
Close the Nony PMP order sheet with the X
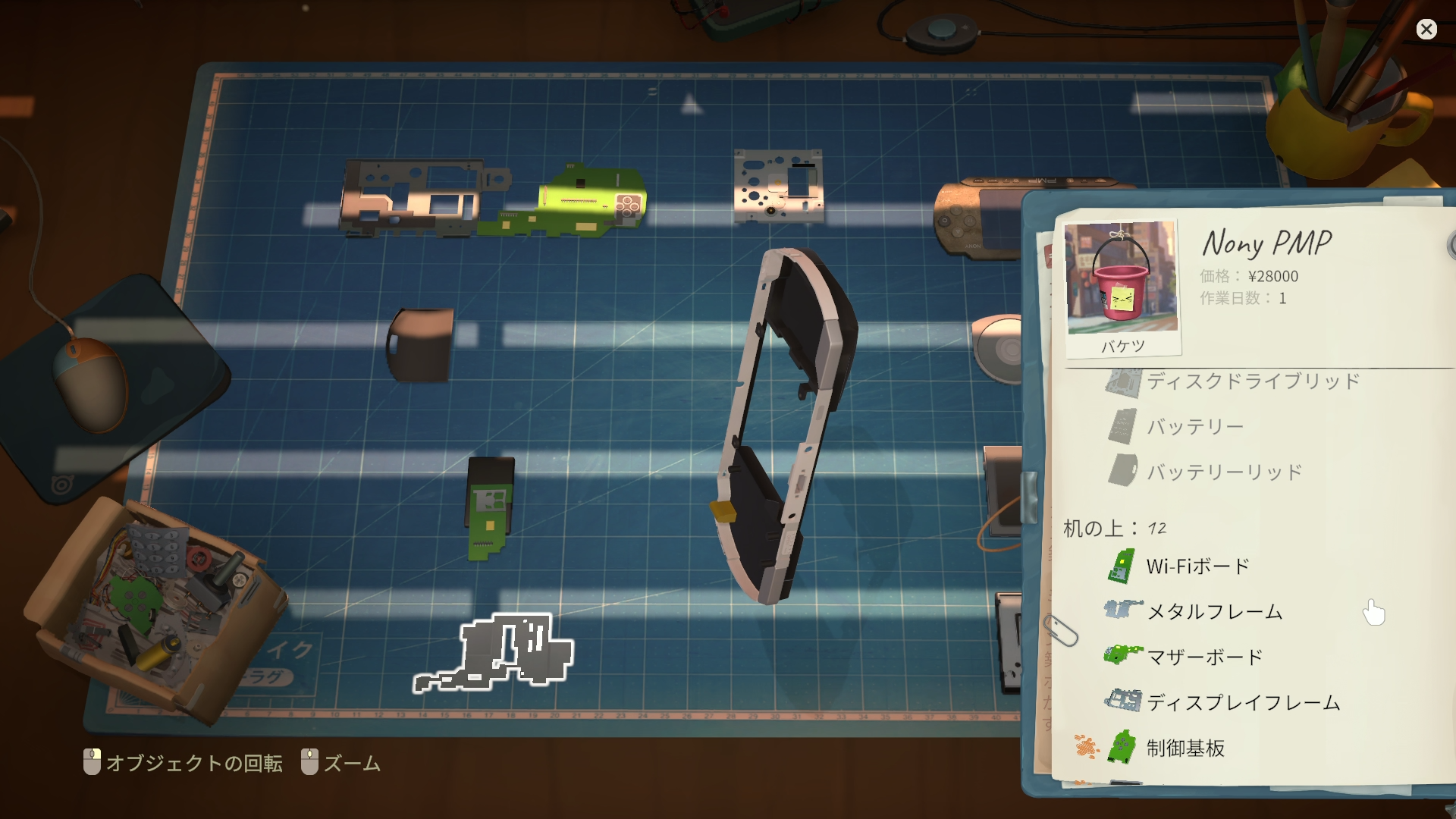pos(1427,29)
